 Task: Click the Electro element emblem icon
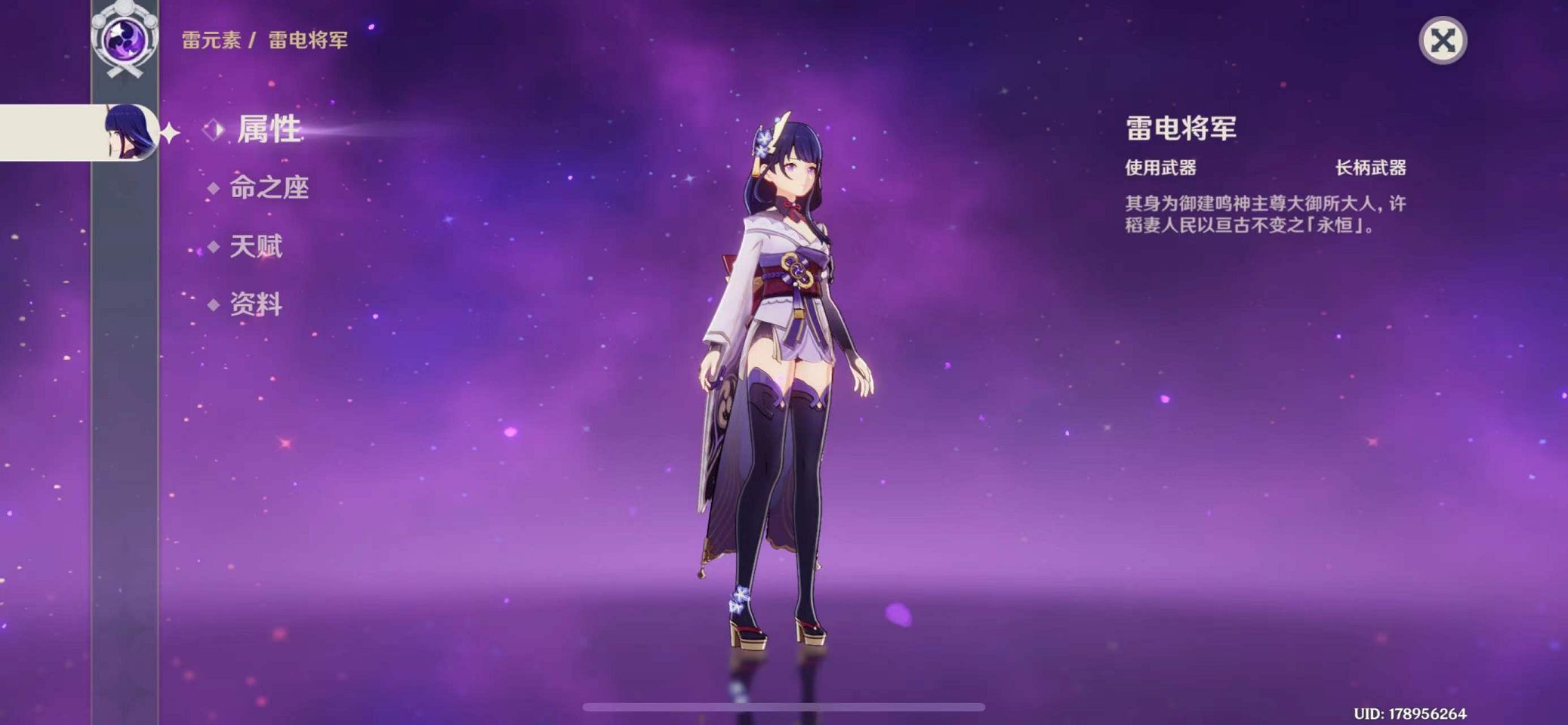[x=124, y=38]
